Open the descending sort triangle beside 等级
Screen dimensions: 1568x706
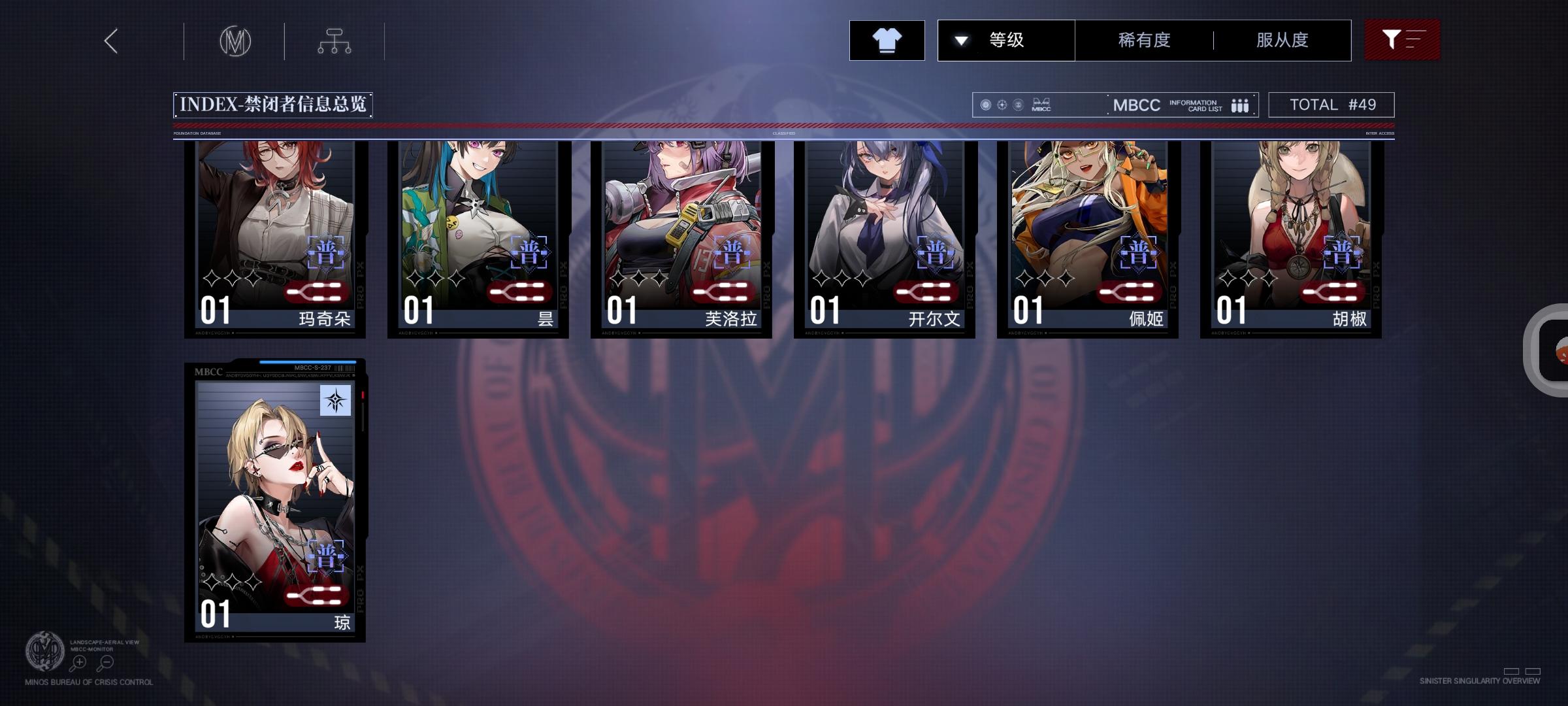pos(960,40)
